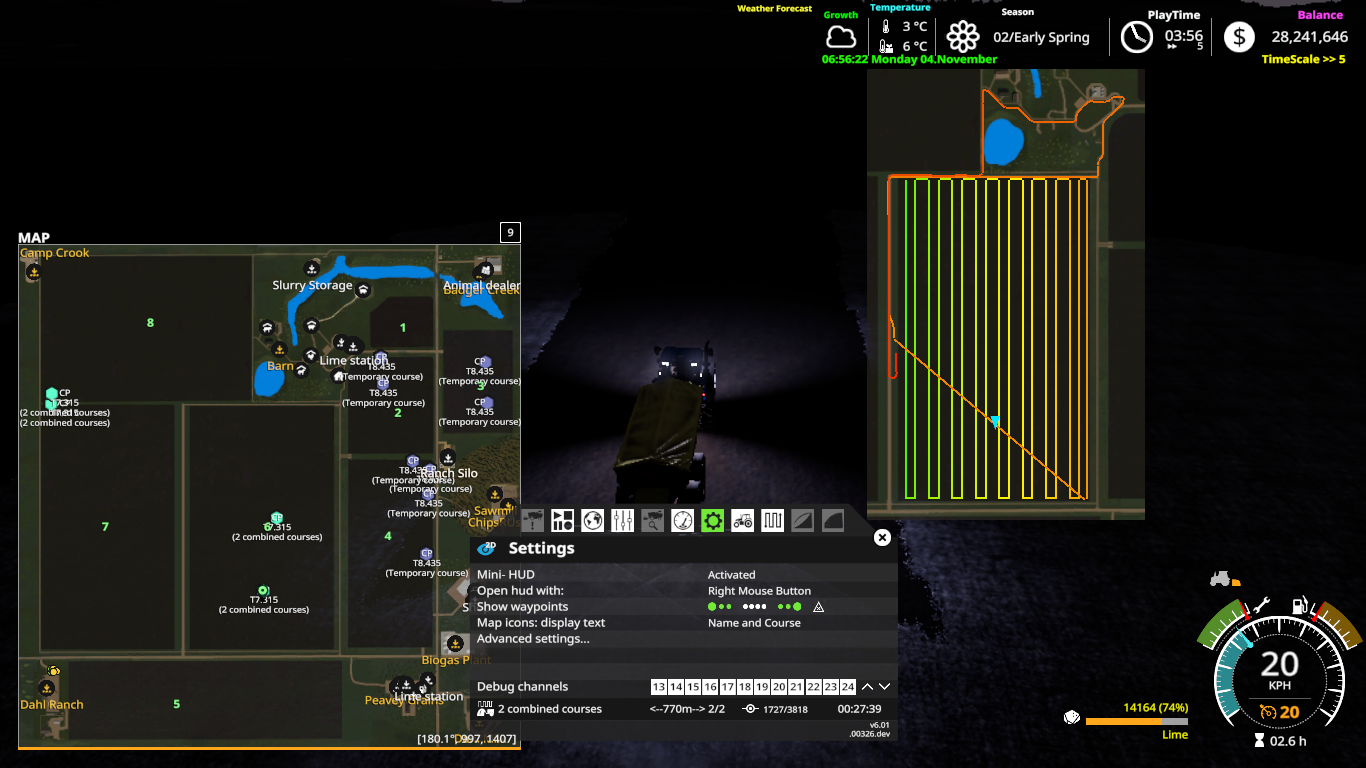1366x768 pixels.
Task: Click the up arrow beside debug channels
Action: 867,686
